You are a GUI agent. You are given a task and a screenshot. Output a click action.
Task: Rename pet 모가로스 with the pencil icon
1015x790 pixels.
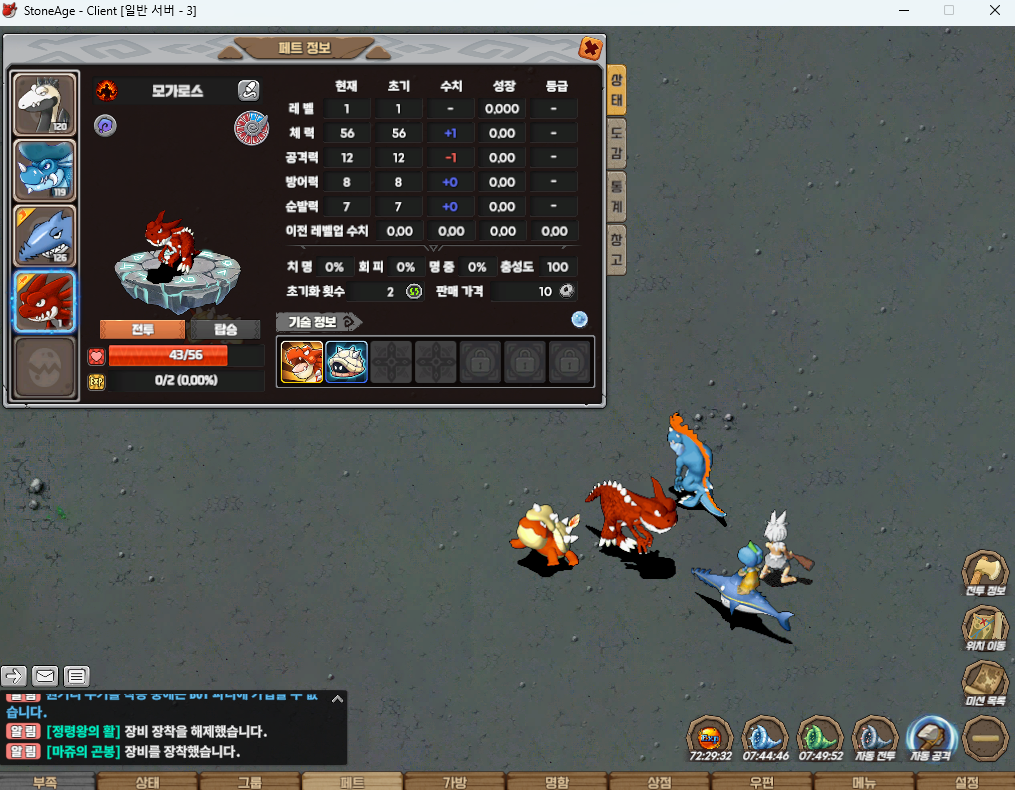[x=248, y=91]
